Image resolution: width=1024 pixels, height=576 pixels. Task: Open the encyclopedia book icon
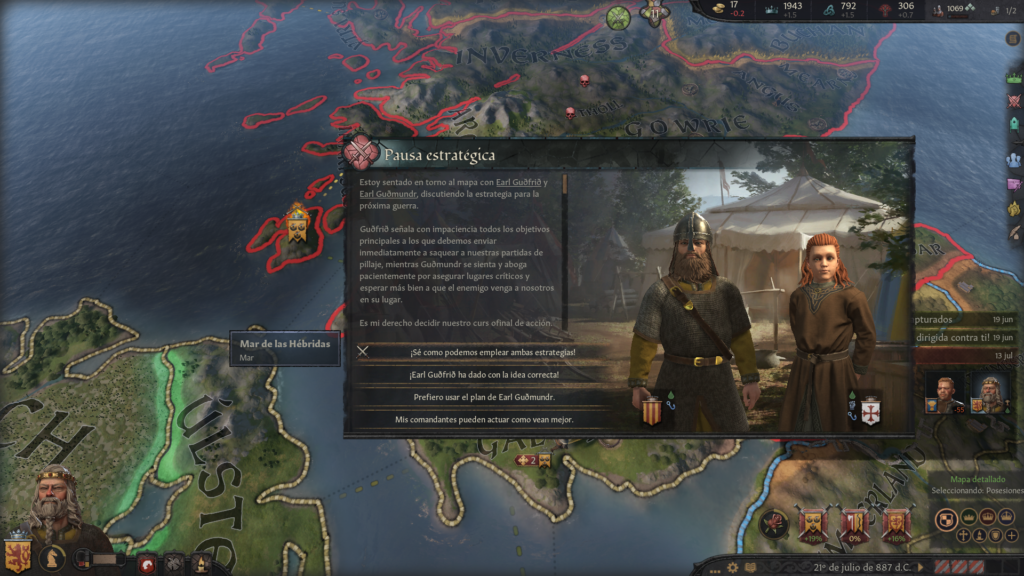tap(750, 567)
